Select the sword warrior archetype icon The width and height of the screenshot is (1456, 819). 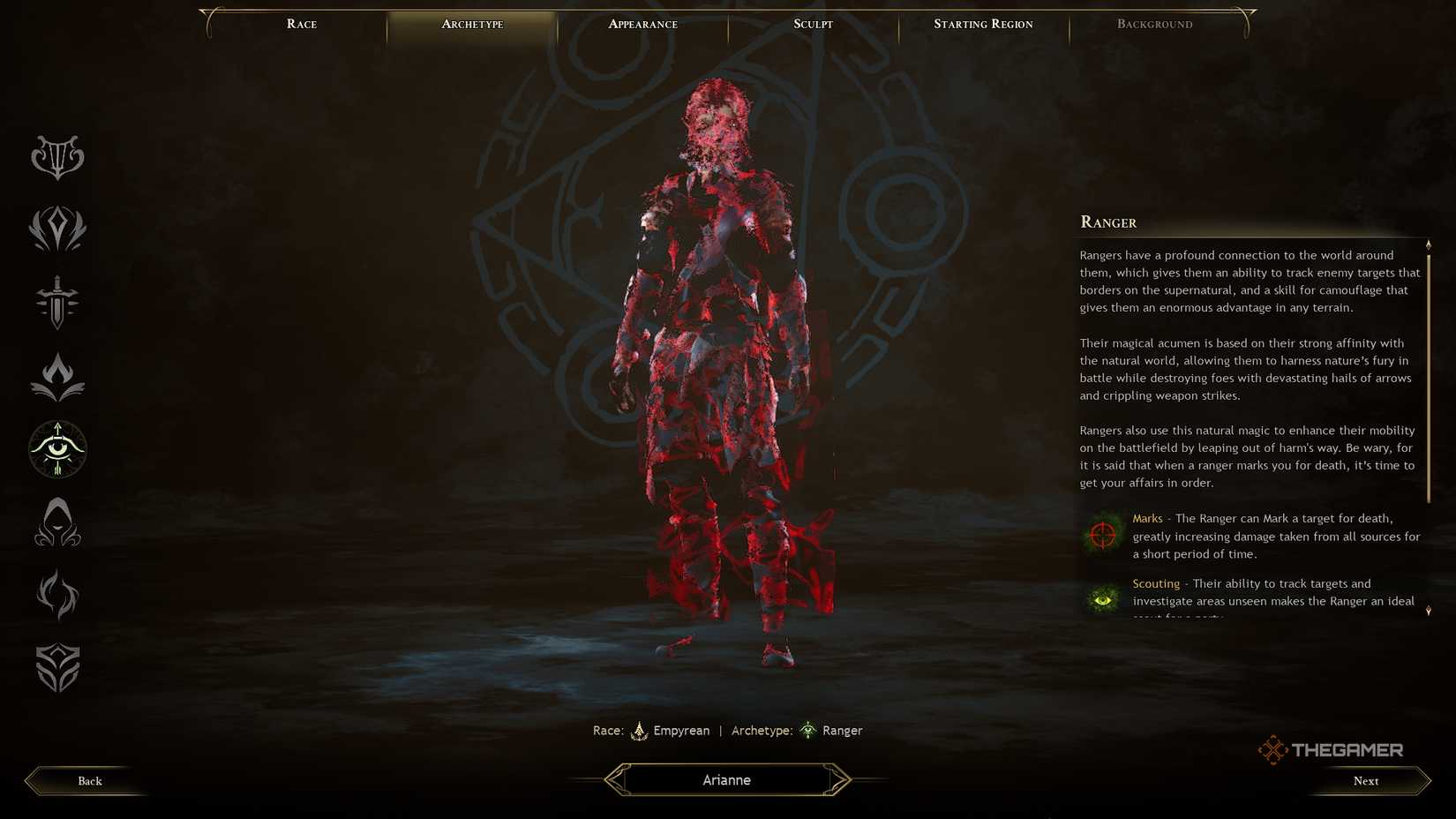pyautogui.click(x=56, y=303)
